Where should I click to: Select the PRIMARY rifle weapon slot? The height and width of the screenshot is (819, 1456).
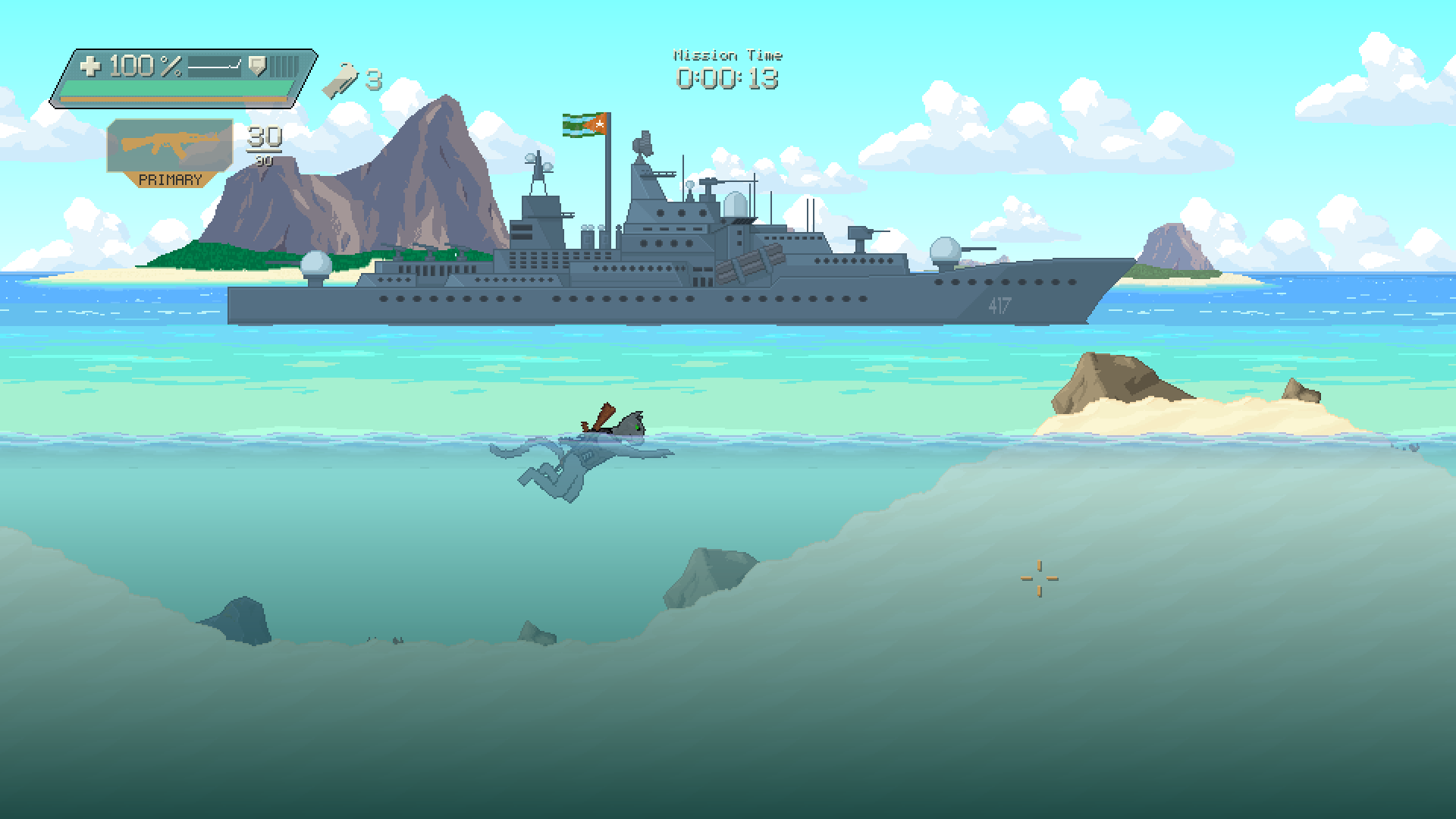click(x=170, y=151)
